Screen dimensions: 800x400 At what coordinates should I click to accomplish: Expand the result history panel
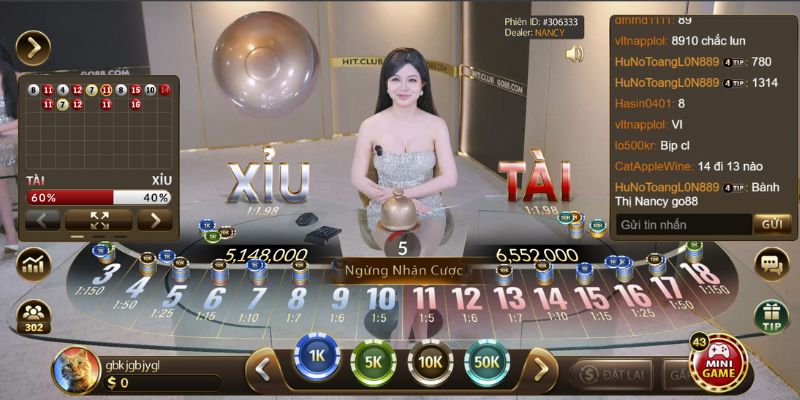tap(99, 220)
